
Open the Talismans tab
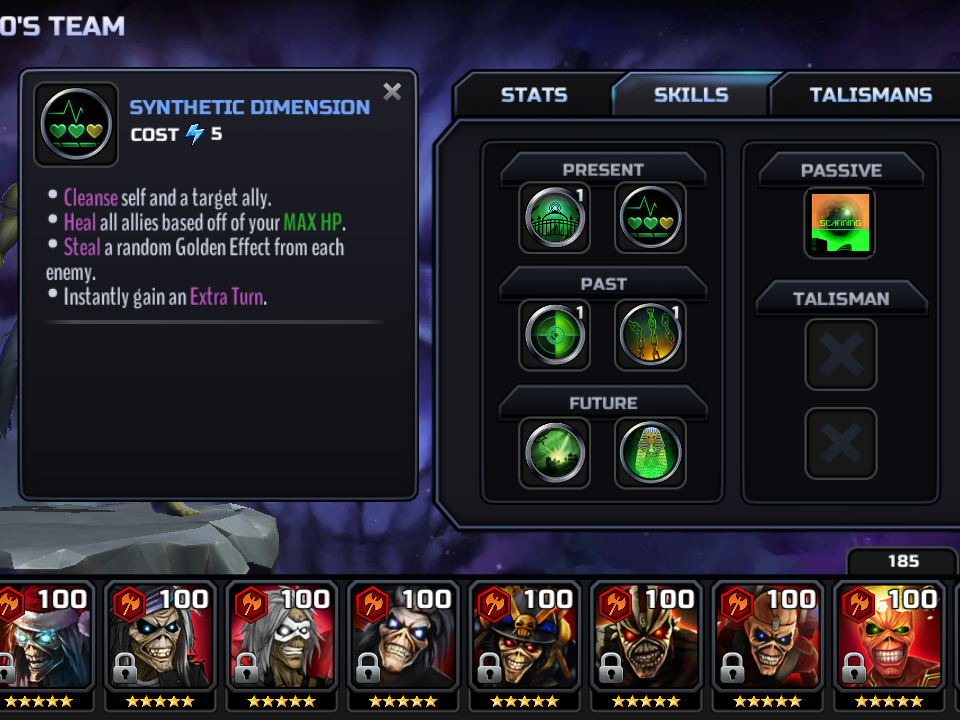(870, 95)
